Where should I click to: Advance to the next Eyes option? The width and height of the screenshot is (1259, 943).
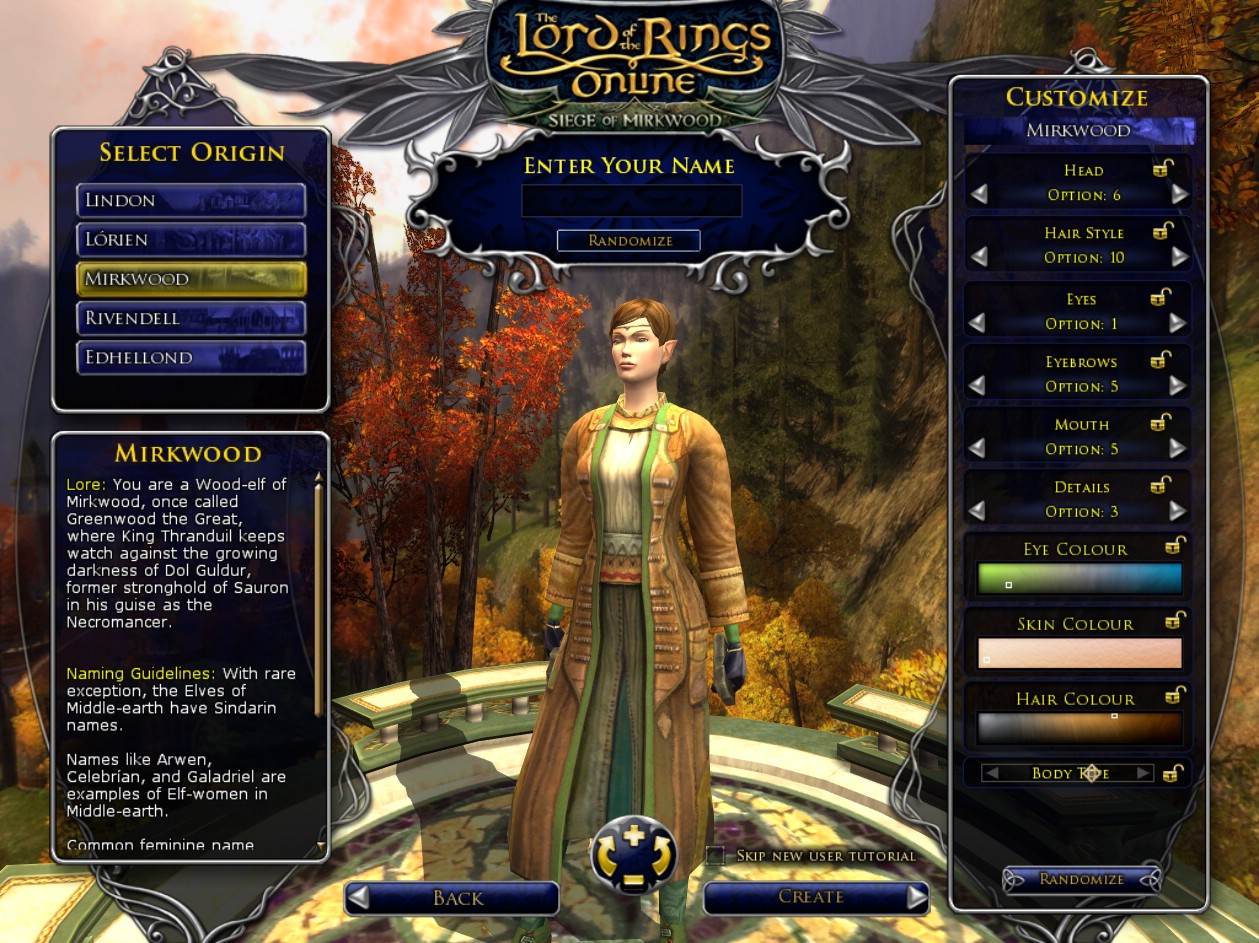tap(1178, 323)
